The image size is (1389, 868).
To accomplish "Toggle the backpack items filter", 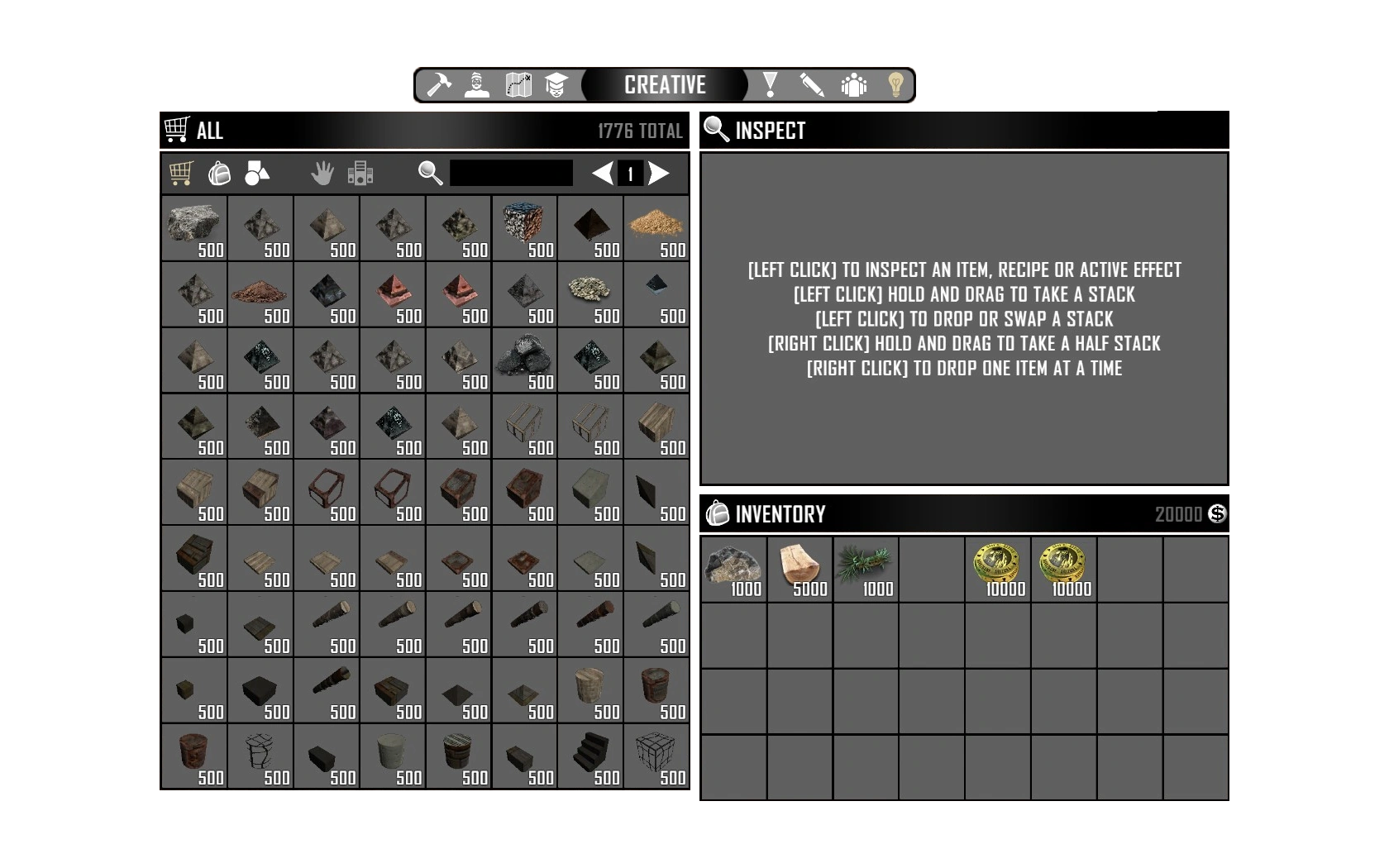I will click(x=218, y=173).
